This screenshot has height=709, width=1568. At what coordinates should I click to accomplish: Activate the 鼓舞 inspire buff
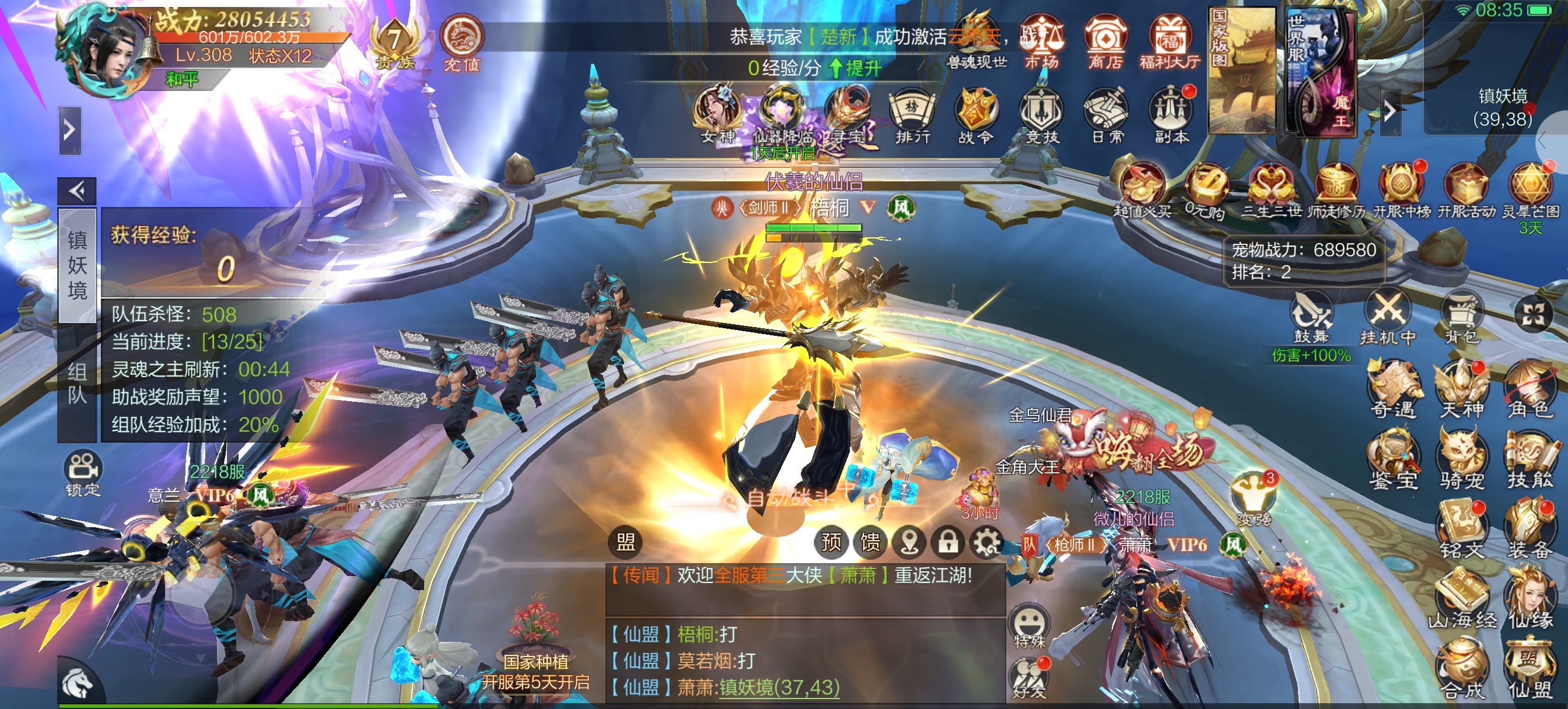coord(1311,318)
